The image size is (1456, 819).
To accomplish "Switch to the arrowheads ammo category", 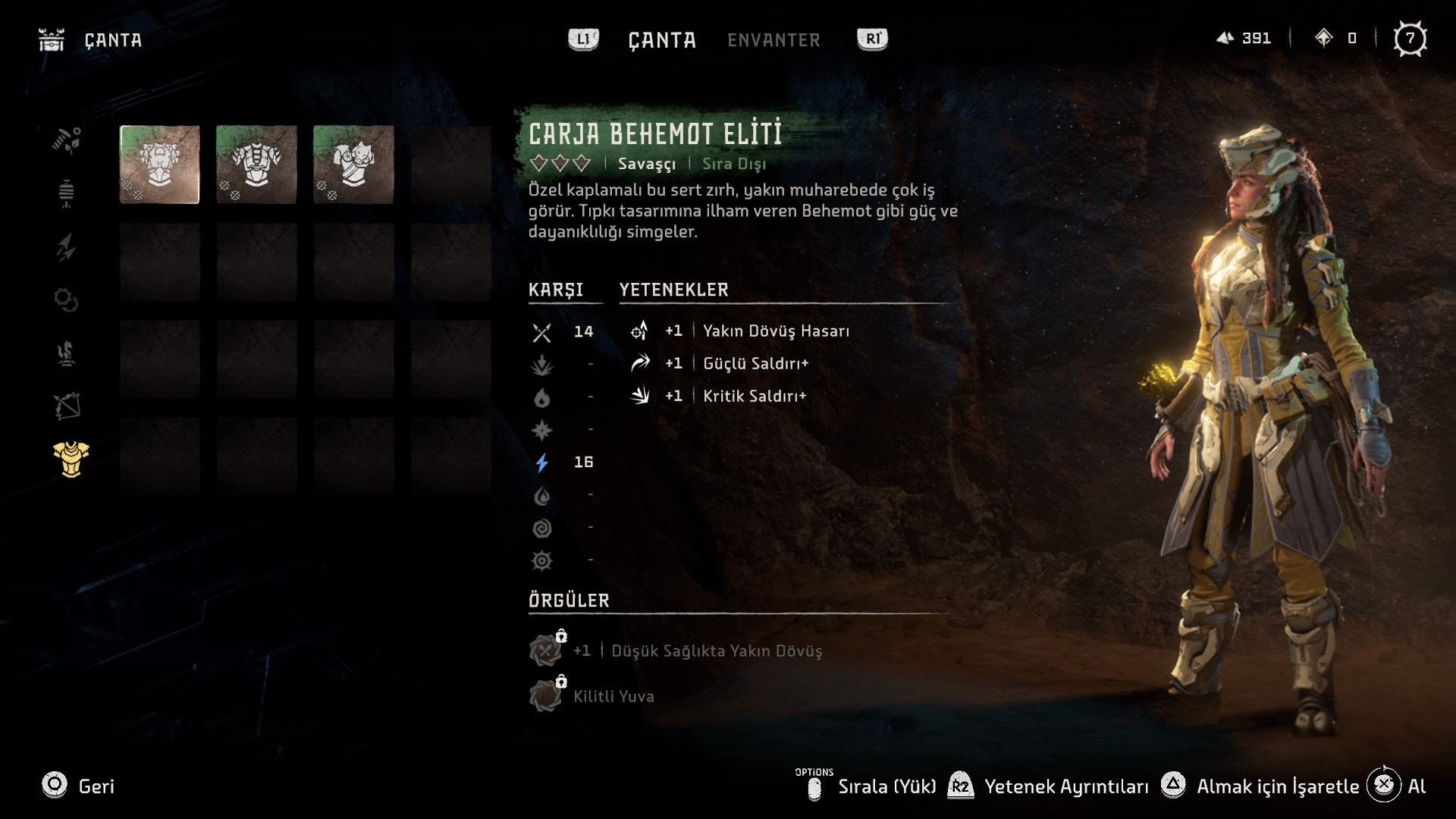I will click(x=67, y=247).
